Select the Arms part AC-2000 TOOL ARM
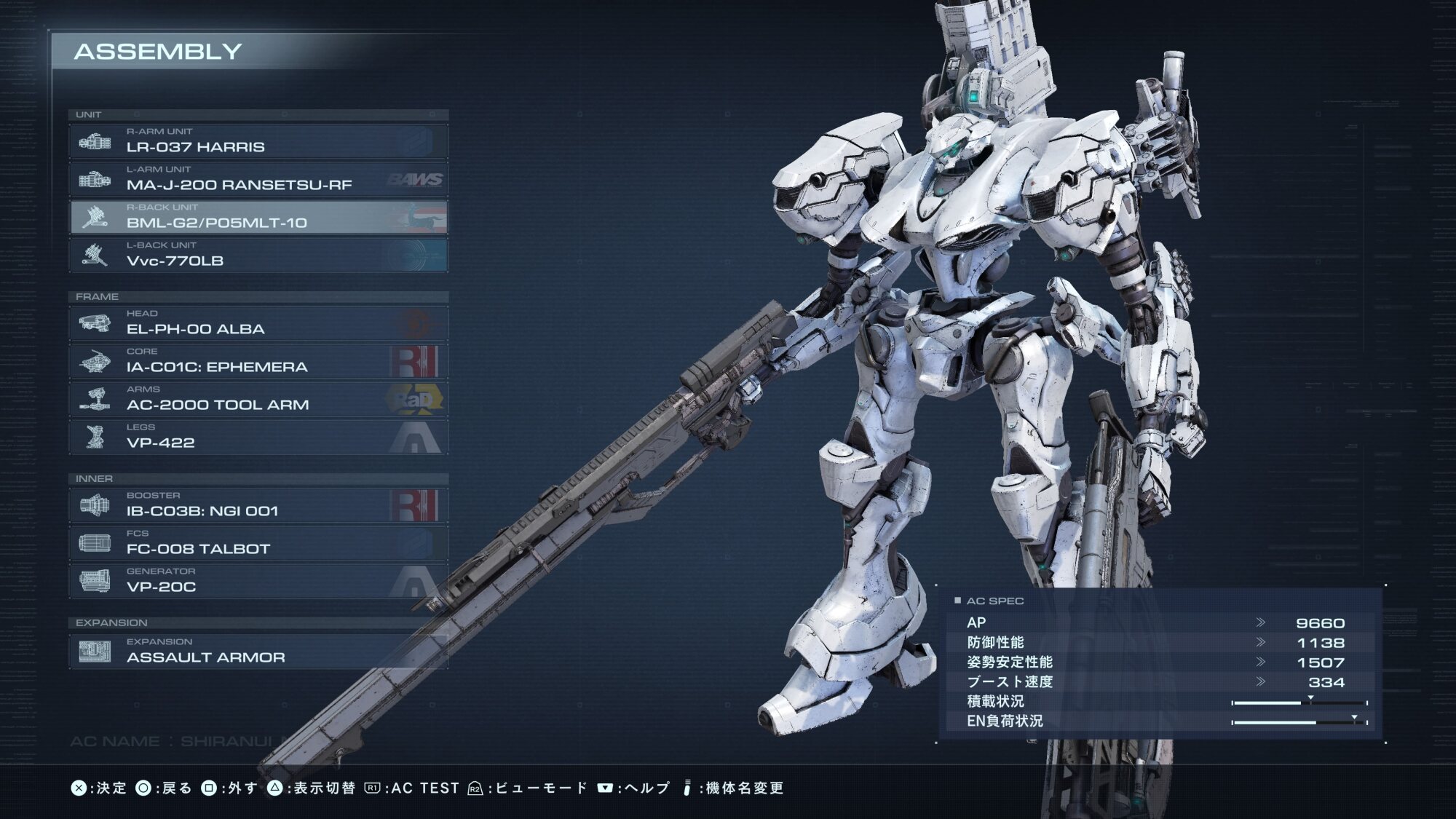The height and width of the screenshot is (819, 1456). tap(258, 399)
